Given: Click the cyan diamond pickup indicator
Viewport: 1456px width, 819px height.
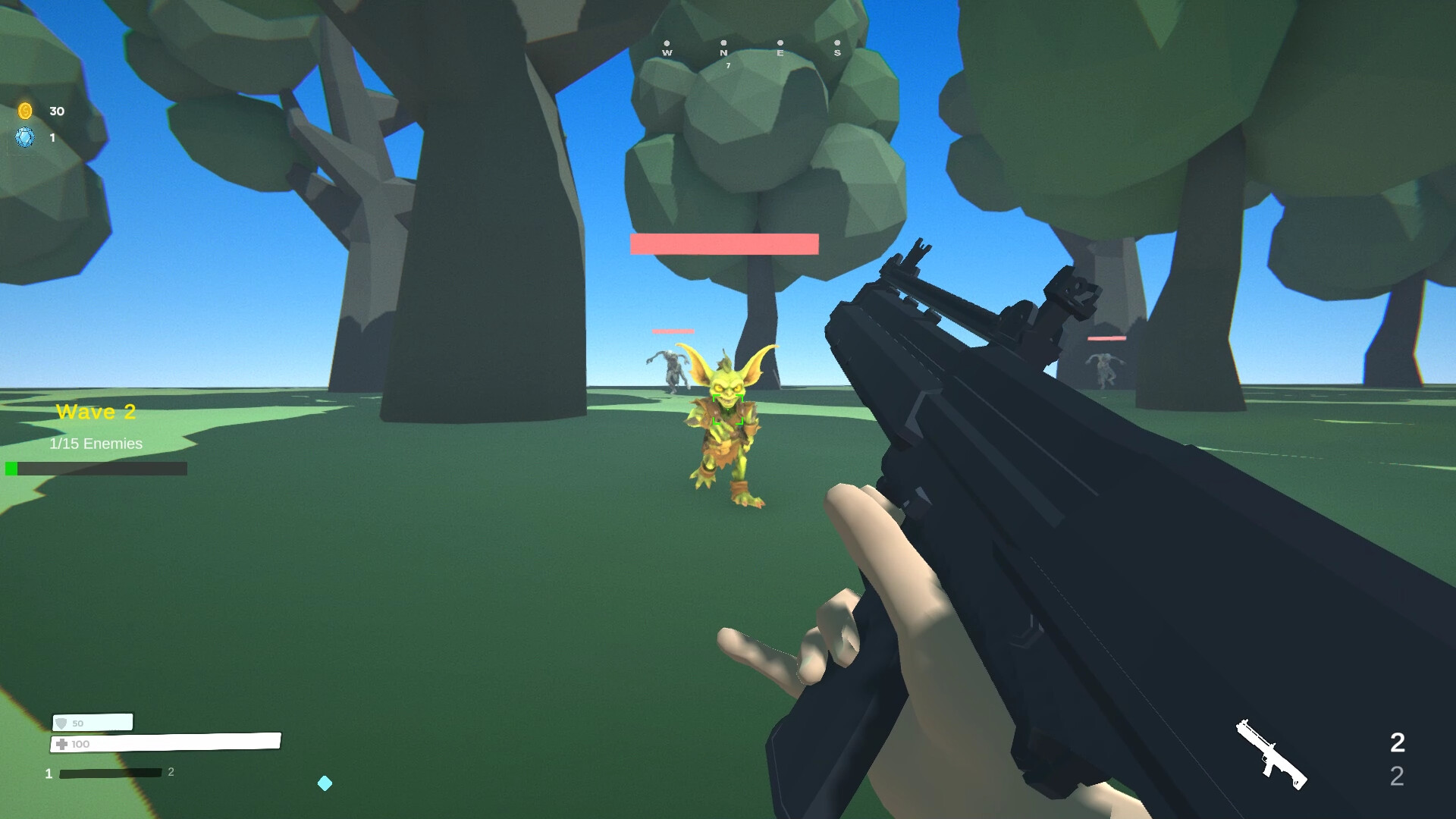Looking at the screenshot, I should coord(326,783).
